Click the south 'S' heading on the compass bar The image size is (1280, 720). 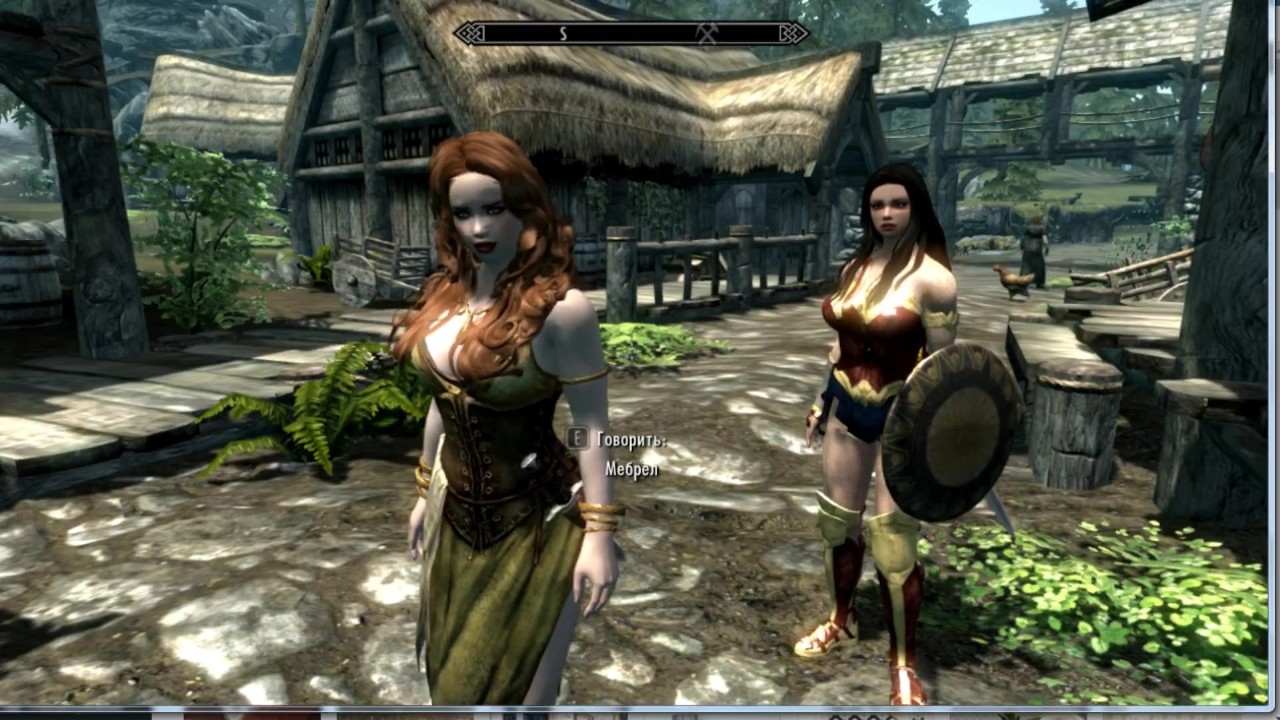point(563,34)
